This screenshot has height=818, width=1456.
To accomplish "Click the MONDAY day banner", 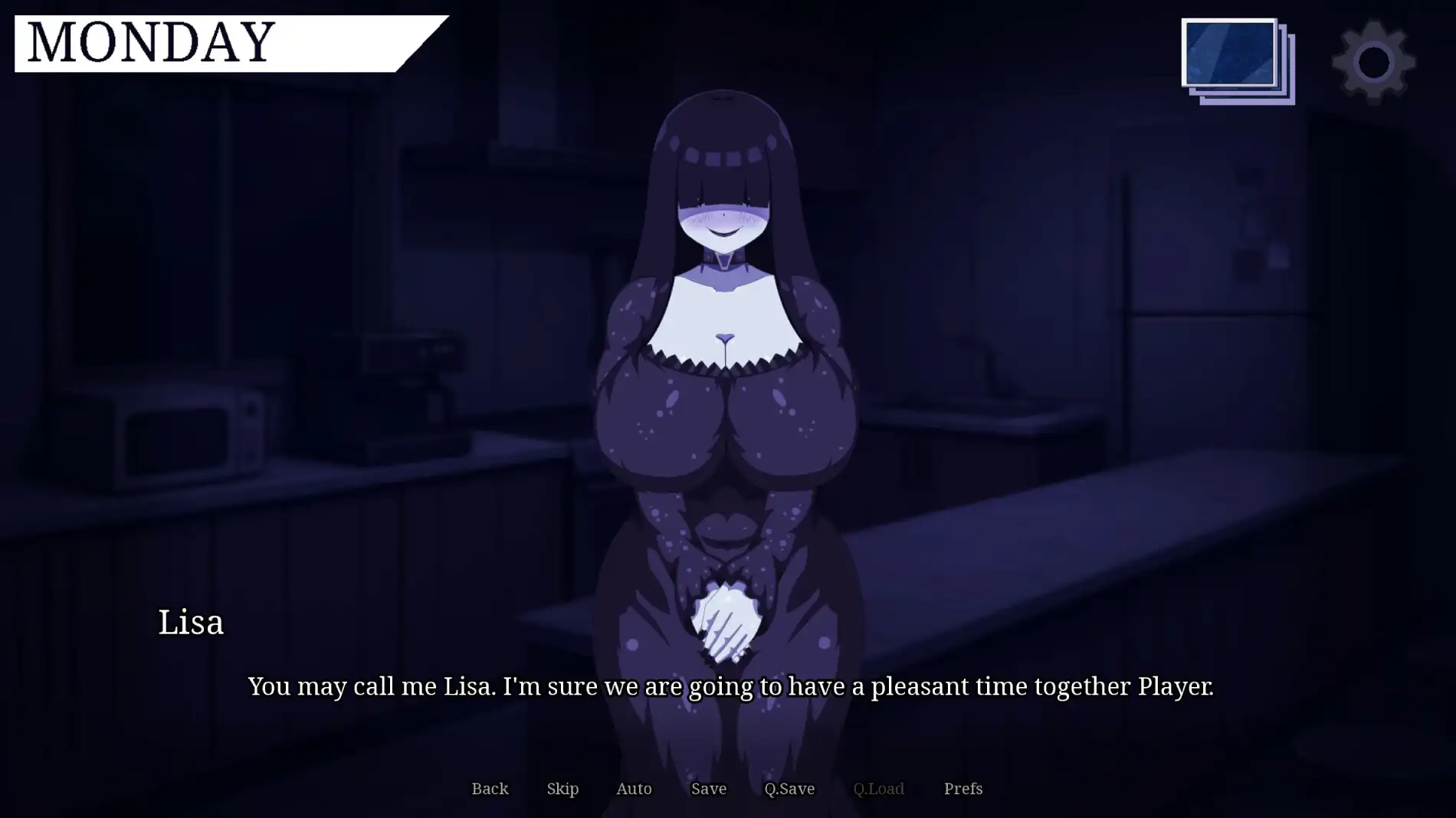I will pyautogui.click(x=153, y=42).
